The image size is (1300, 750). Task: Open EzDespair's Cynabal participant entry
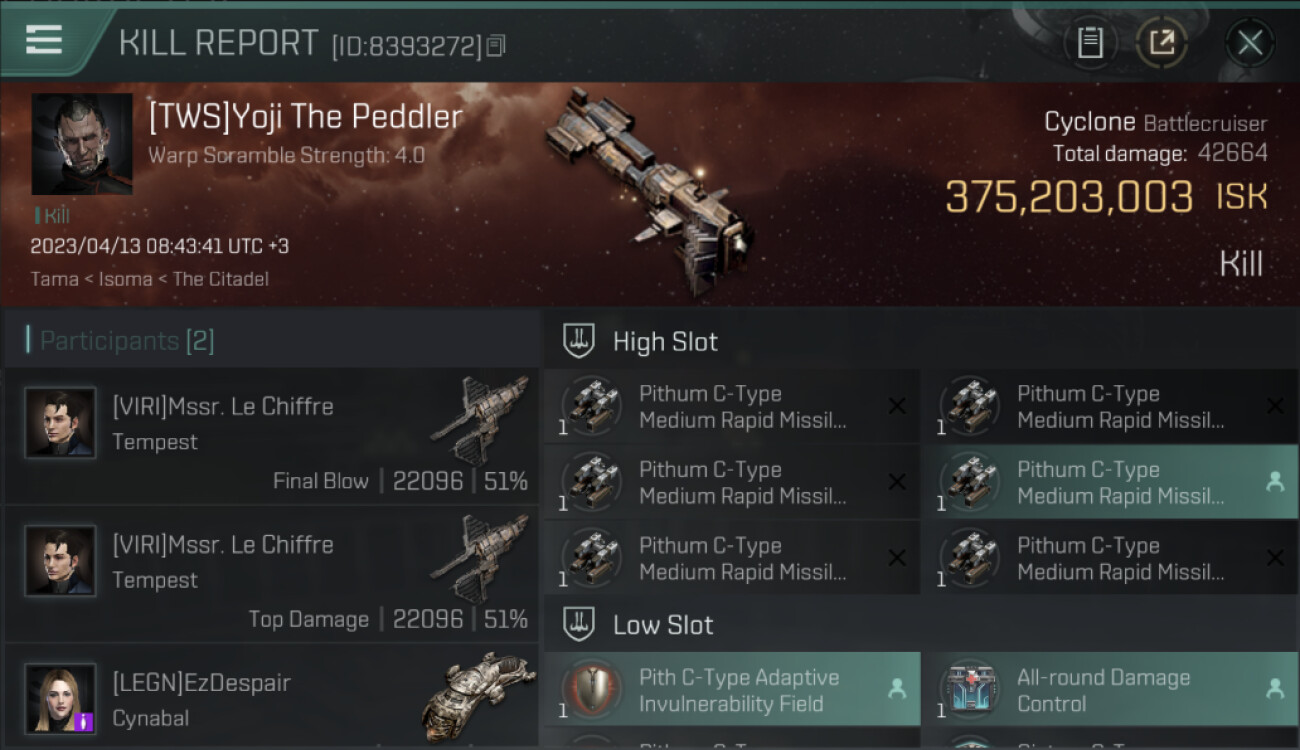click(x=271, y=699)
